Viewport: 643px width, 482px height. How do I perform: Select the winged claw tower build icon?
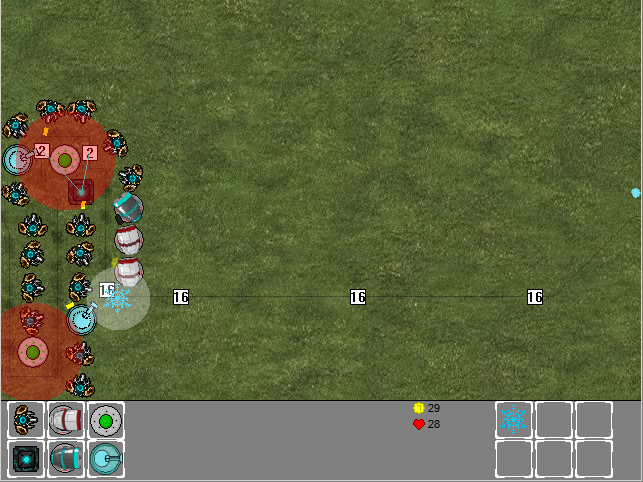pos(26,420)
